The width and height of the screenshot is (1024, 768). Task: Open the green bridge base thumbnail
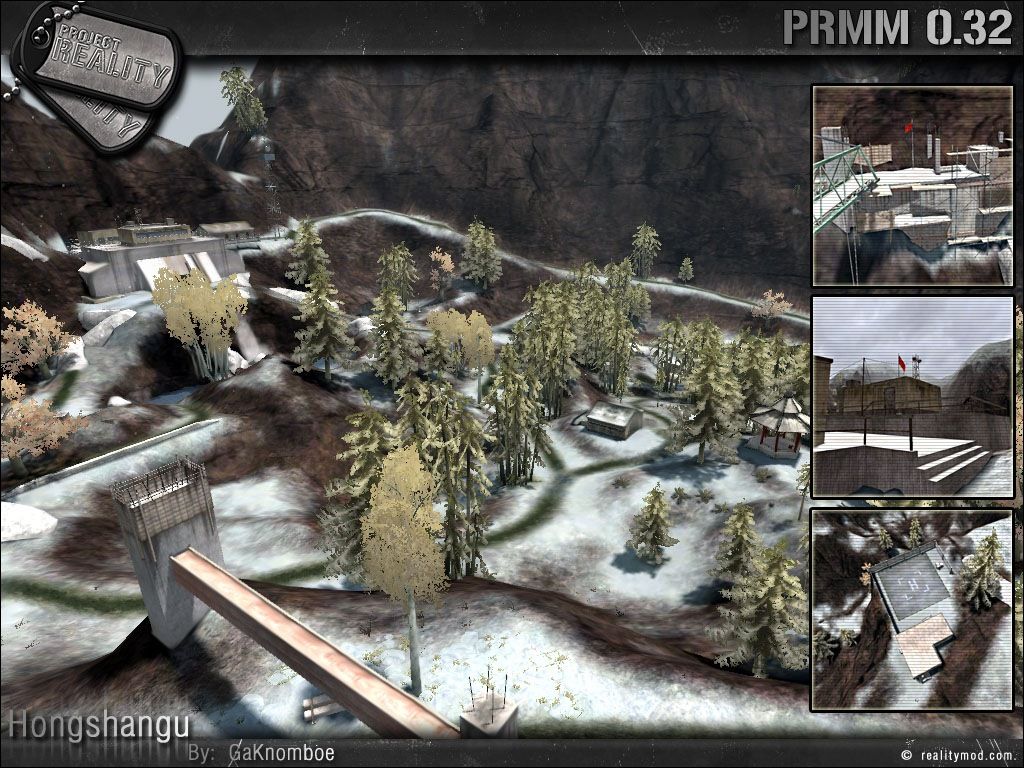pos(911,185)
